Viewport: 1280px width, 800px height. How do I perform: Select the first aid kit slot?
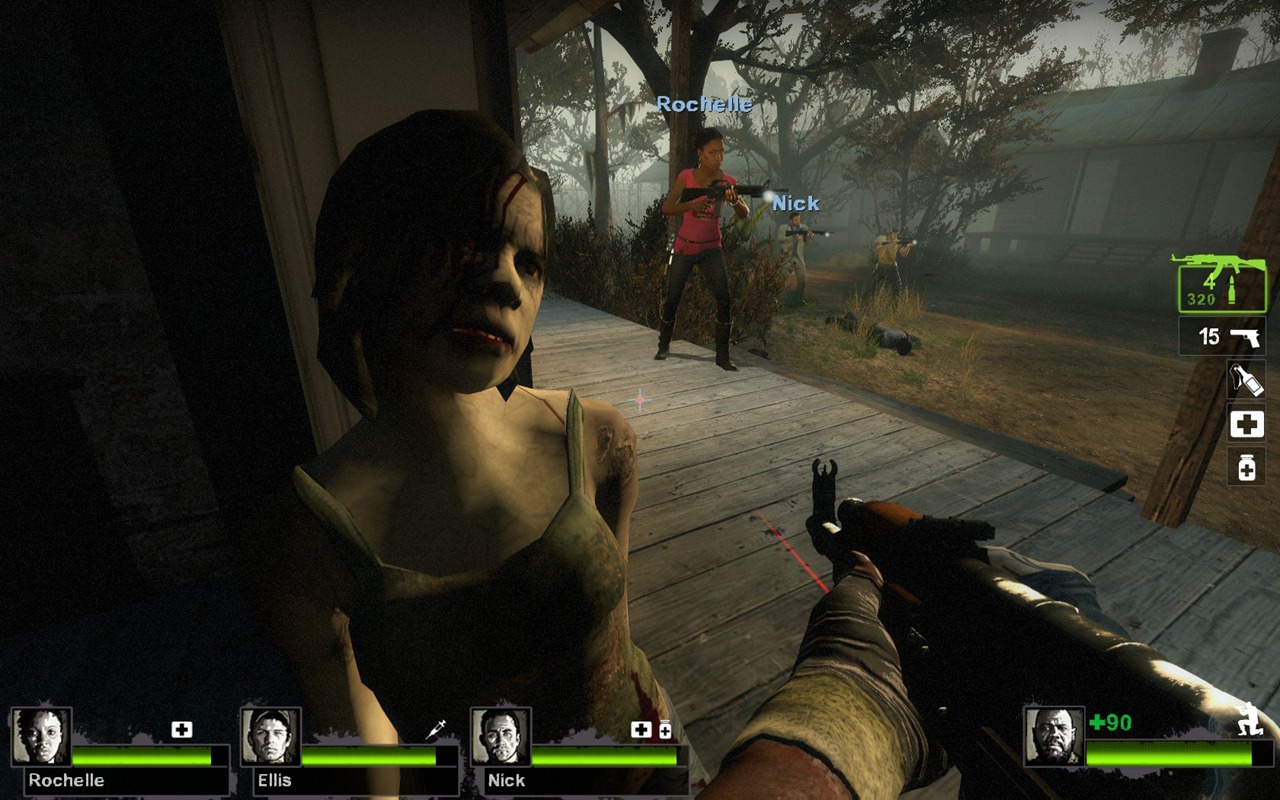click(1246, 425)
